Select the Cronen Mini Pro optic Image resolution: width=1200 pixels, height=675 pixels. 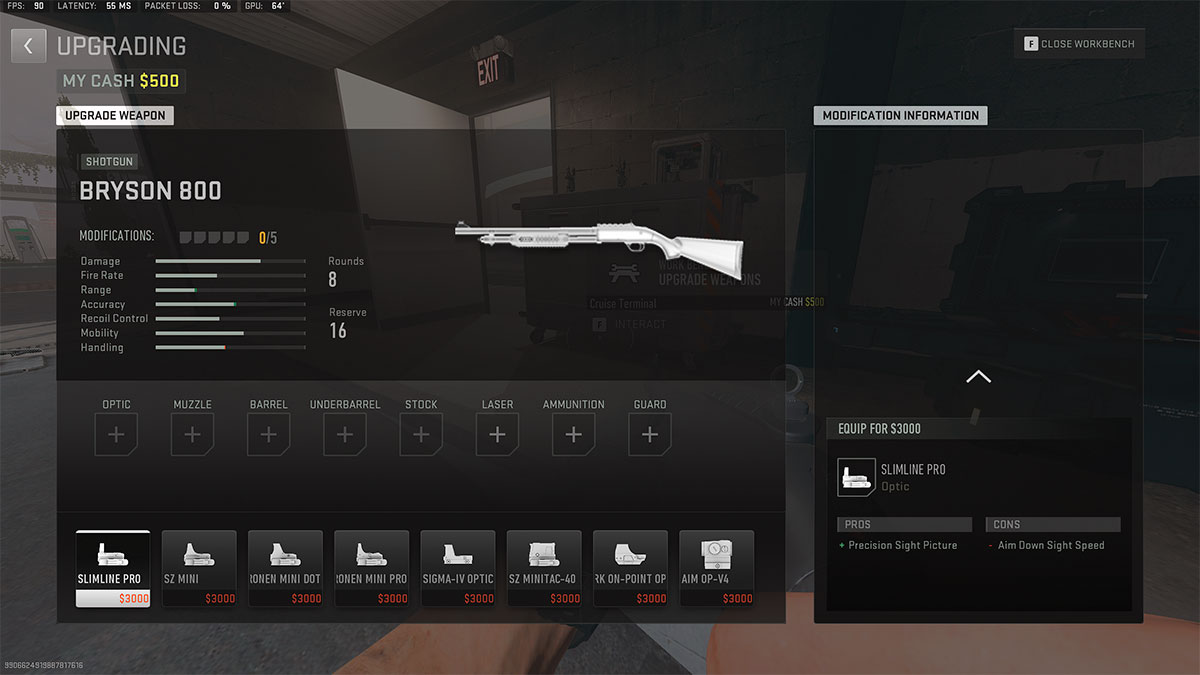[x=371, y=568]
